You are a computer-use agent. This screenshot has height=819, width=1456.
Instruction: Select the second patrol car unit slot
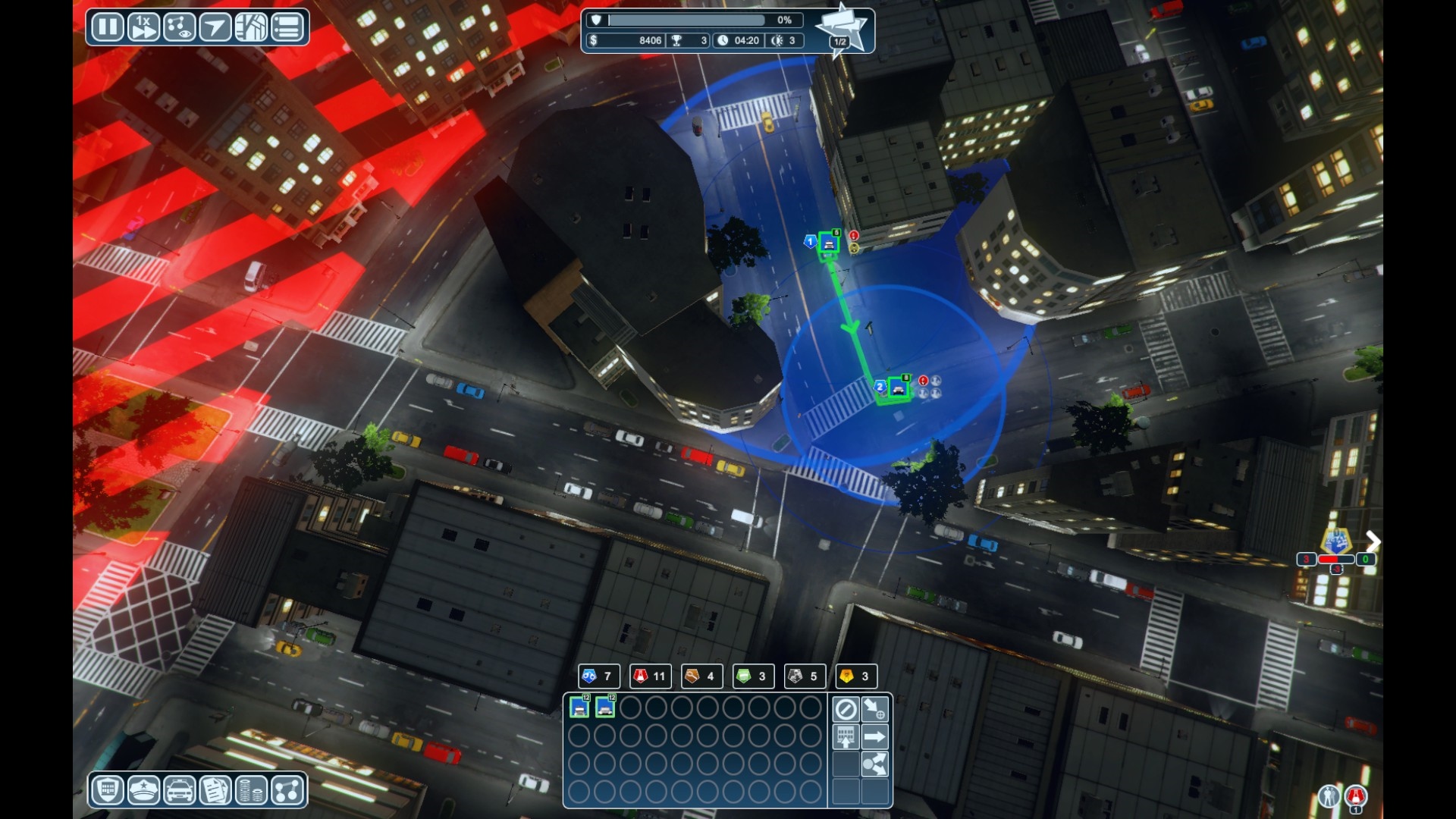click(605, 708)
